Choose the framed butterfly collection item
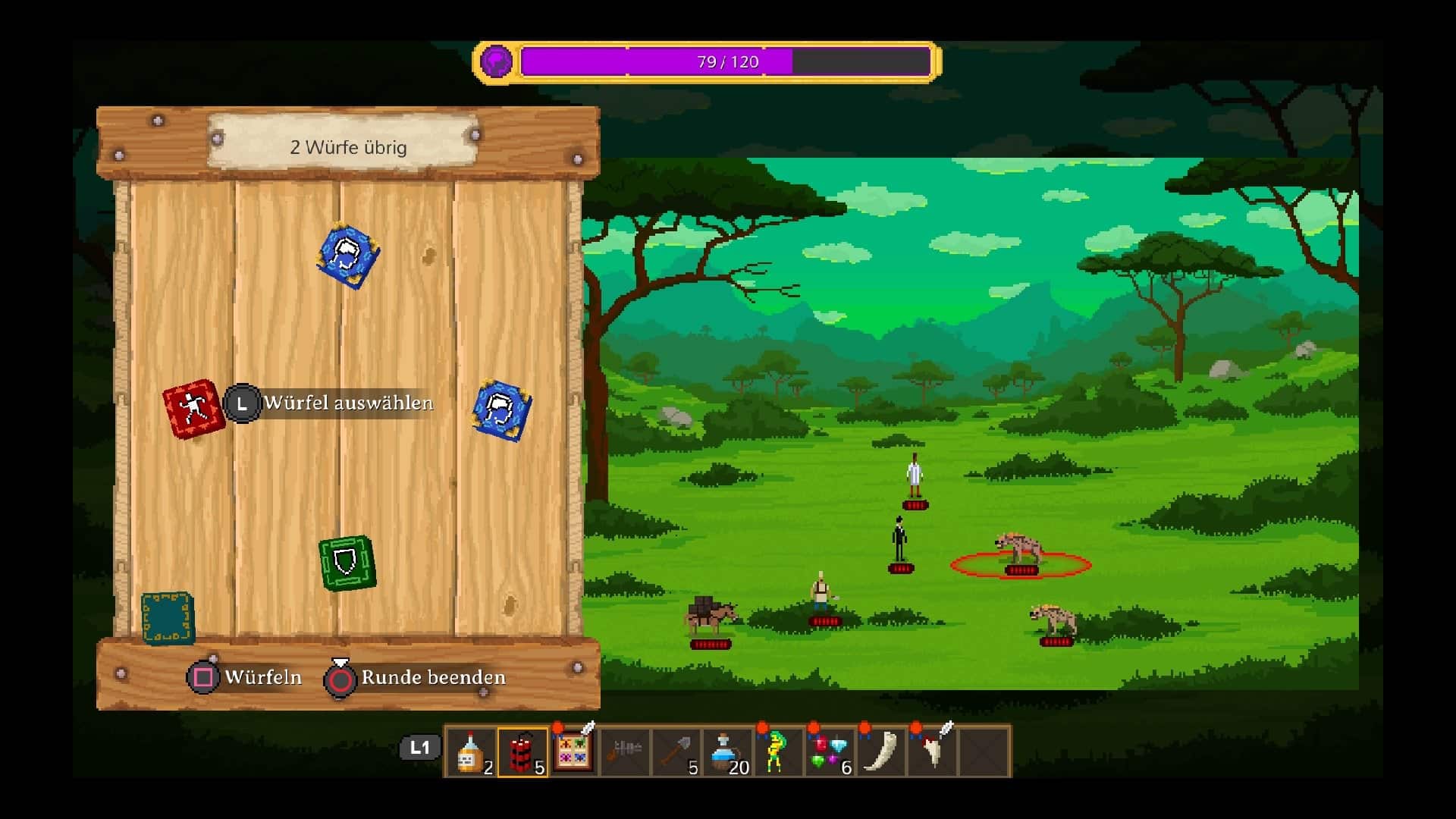 tap(573, 752)
